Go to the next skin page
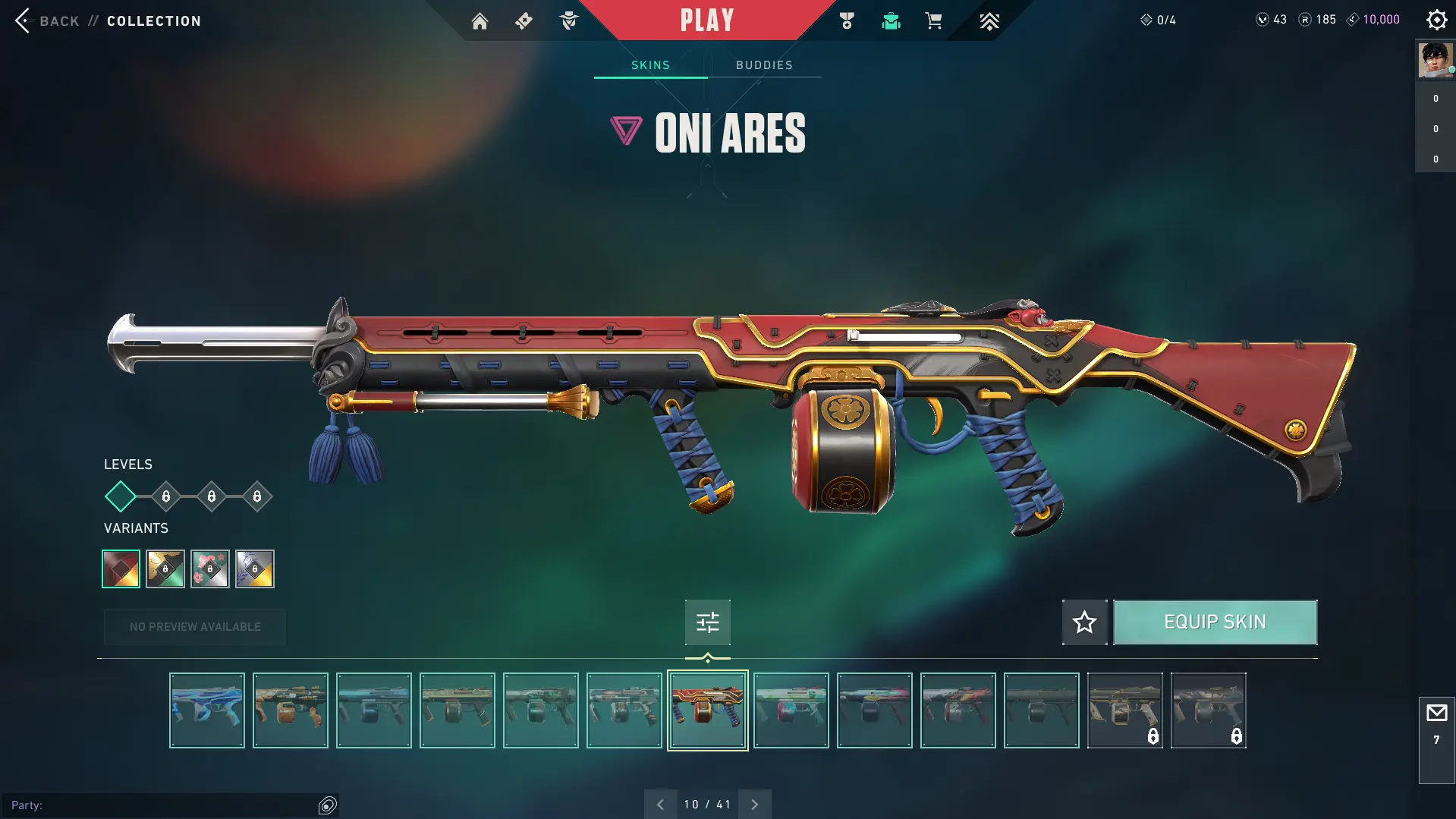 pos(754,805)
